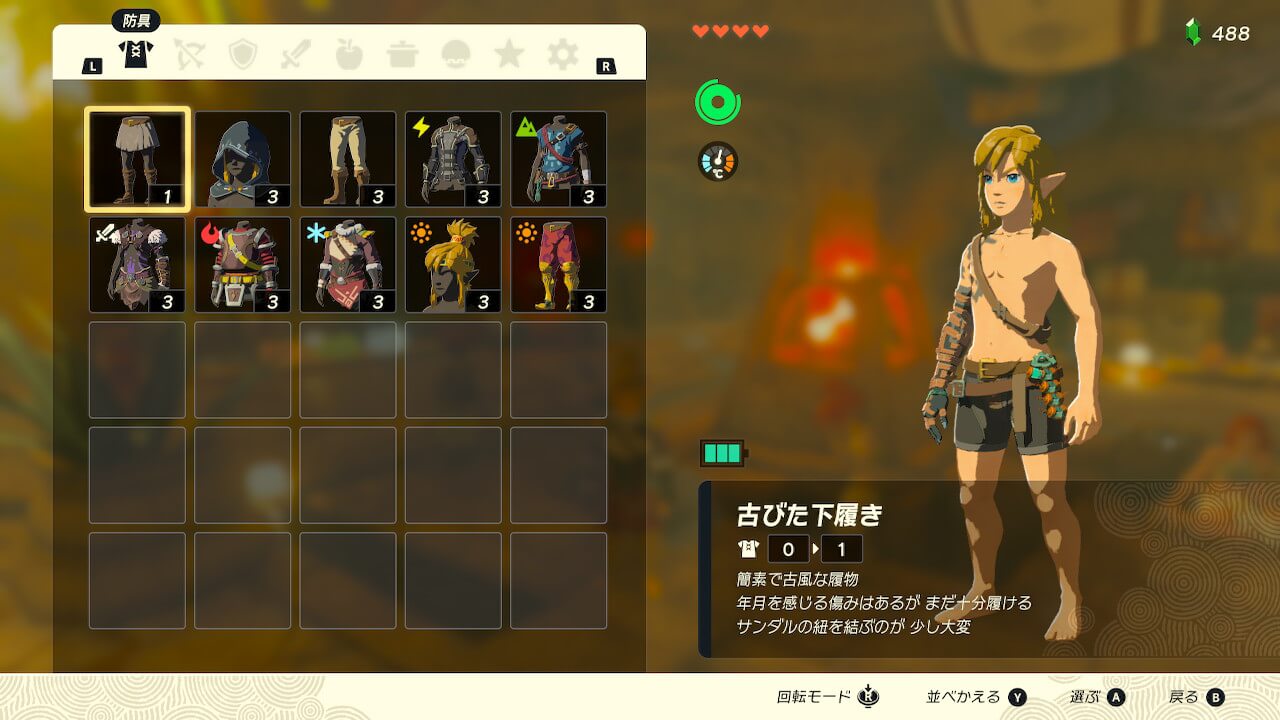Switch to the capsule devices tab
Image resolution: width=1280 pixels, height=720 pixels.
point(456,54)
